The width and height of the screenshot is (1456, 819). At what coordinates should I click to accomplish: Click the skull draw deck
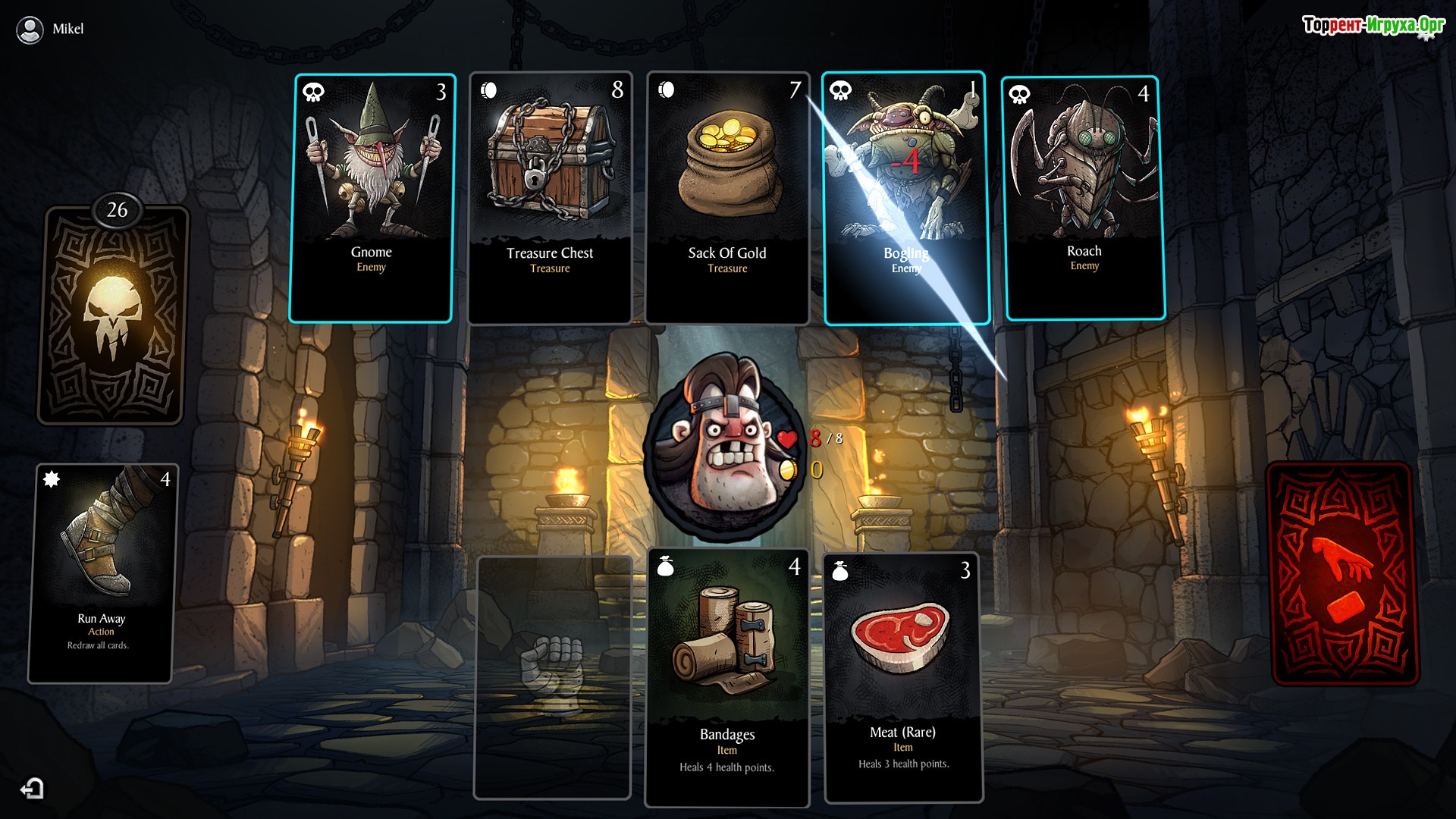pos(112,315)
